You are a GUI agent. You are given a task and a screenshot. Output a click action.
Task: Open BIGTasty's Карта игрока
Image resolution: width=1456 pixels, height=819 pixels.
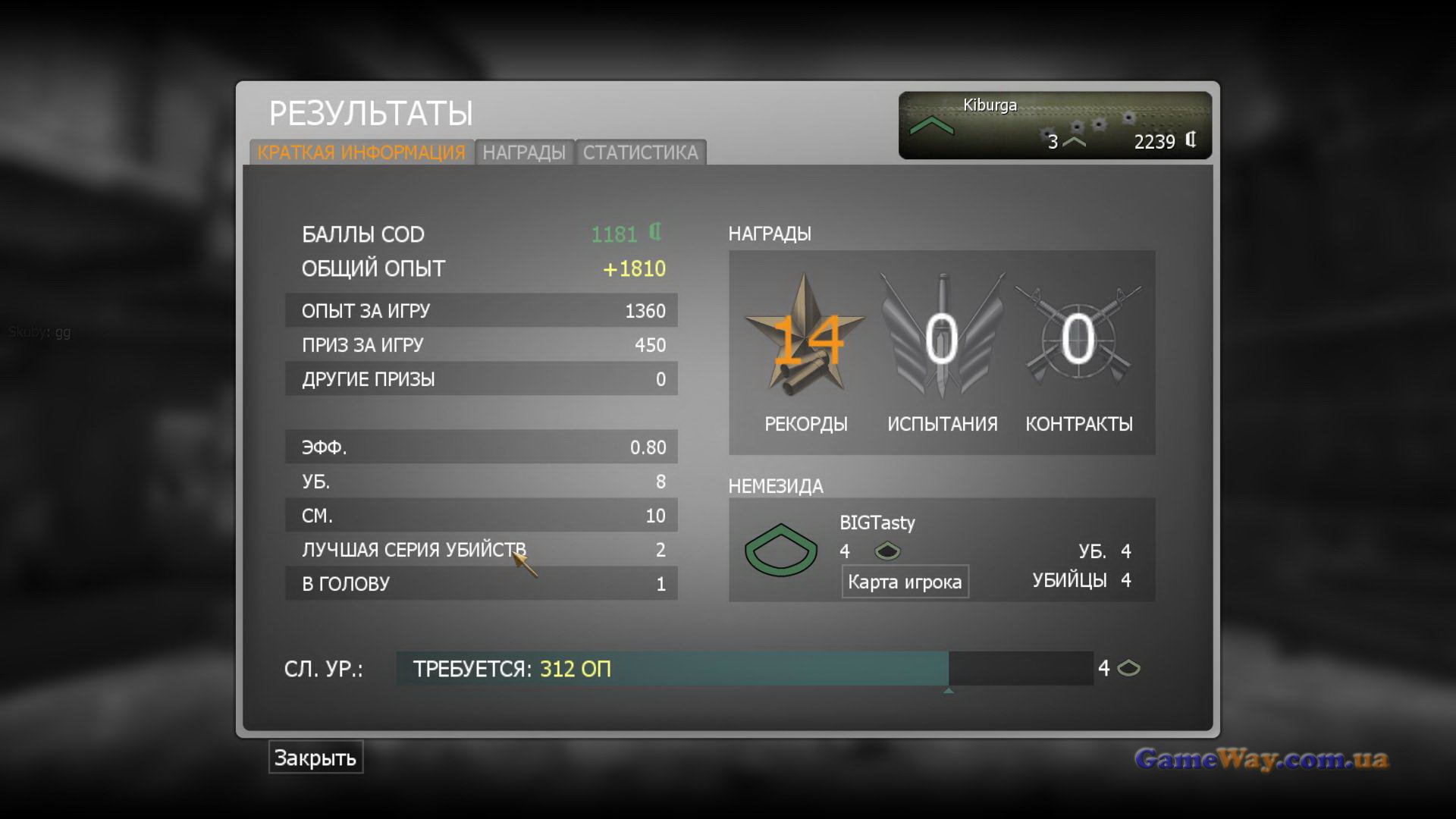[x=905, y=582]
